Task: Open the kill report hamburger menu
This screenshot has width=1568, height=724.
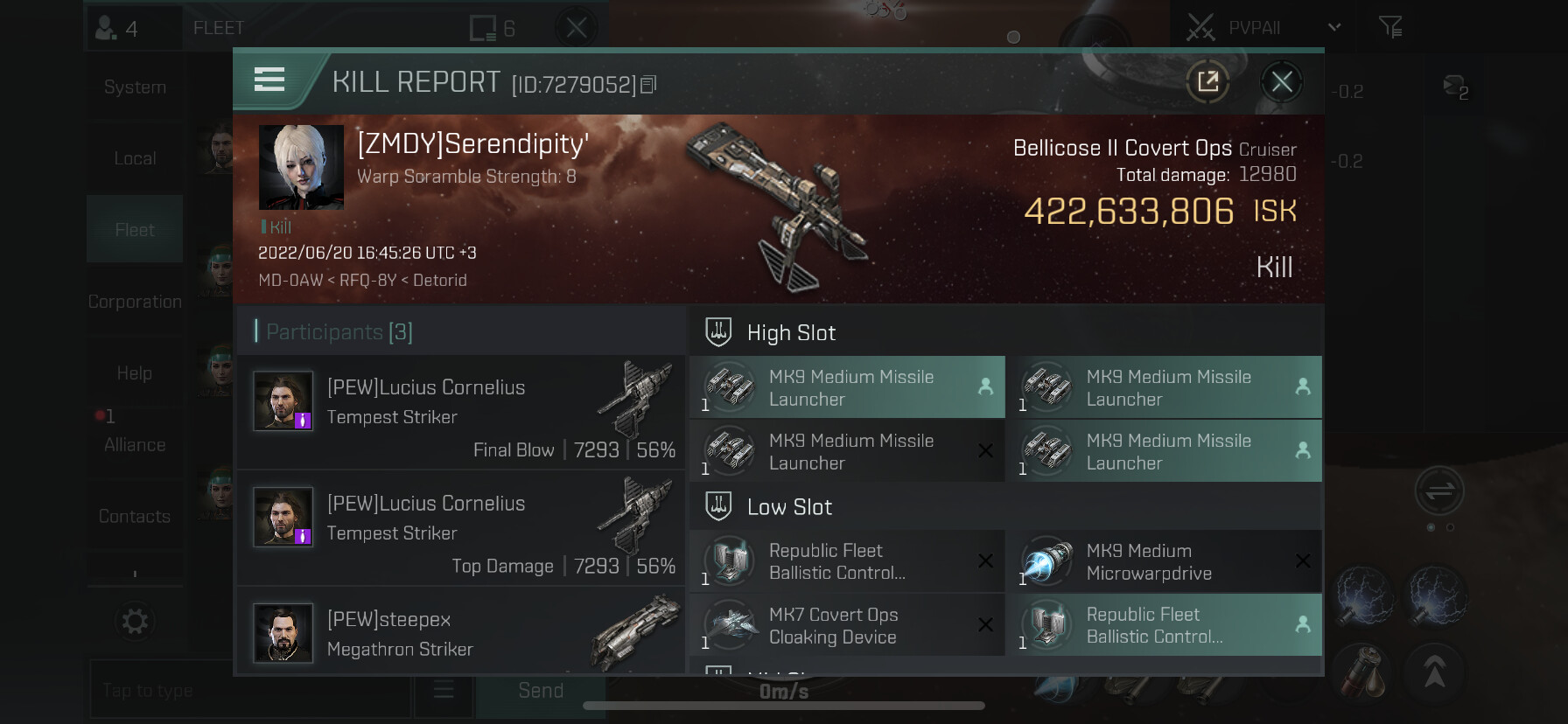Action: point(269,80)
